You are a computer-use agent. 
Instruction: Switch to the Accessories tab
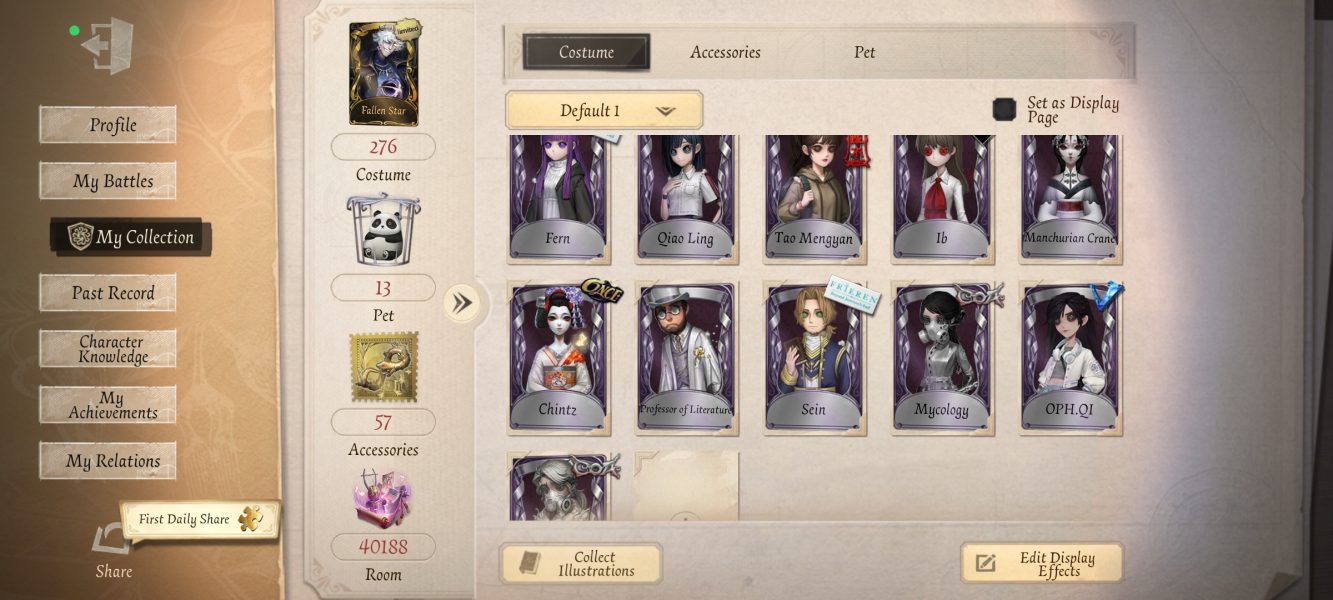coord(725,52)
